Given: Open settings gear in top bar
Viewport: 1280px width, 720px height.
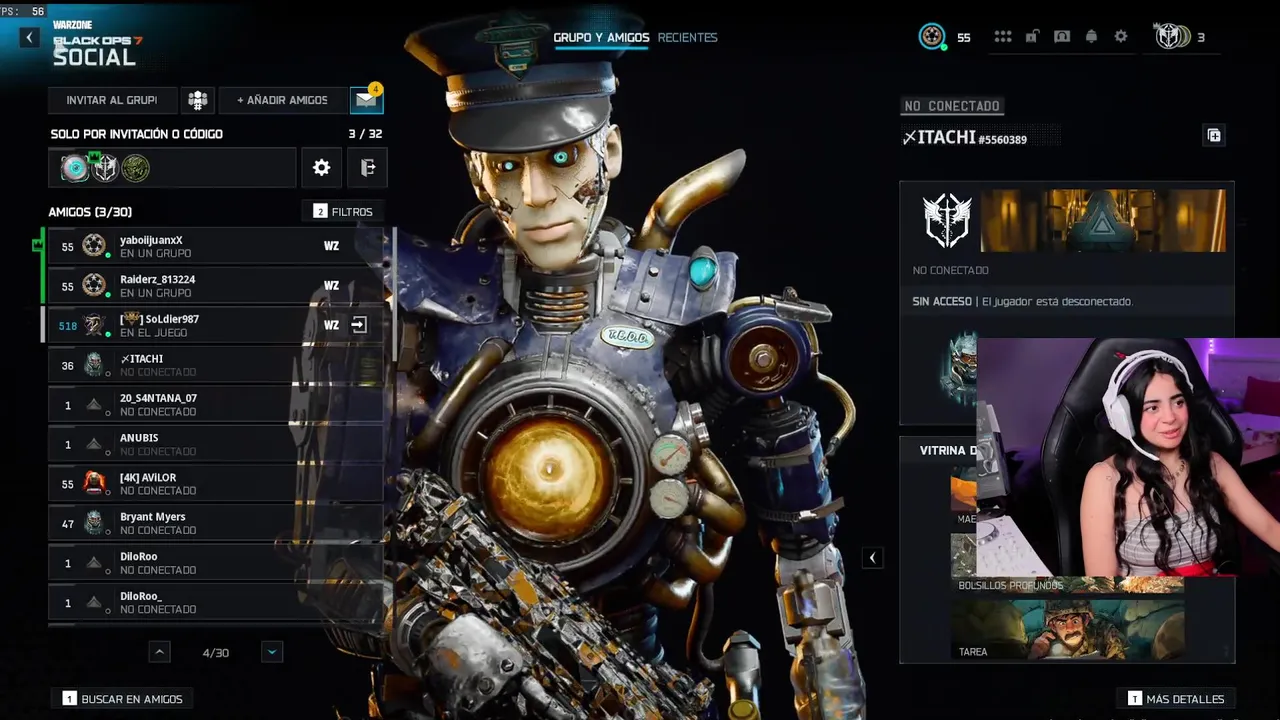Looking at the screenshot, I should tap(1121, 37).
